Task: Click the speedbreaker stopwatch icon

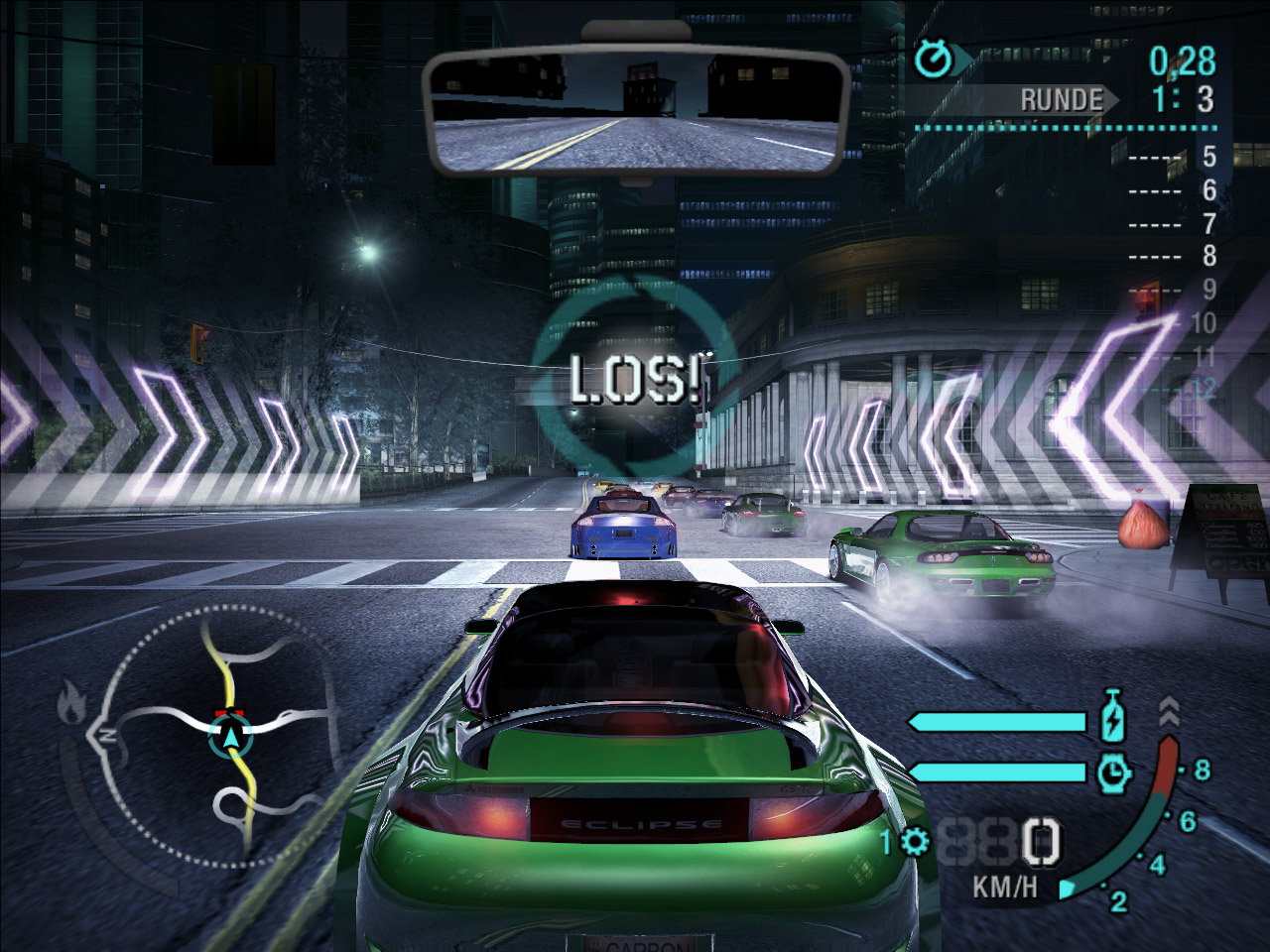Action: 1112,771
